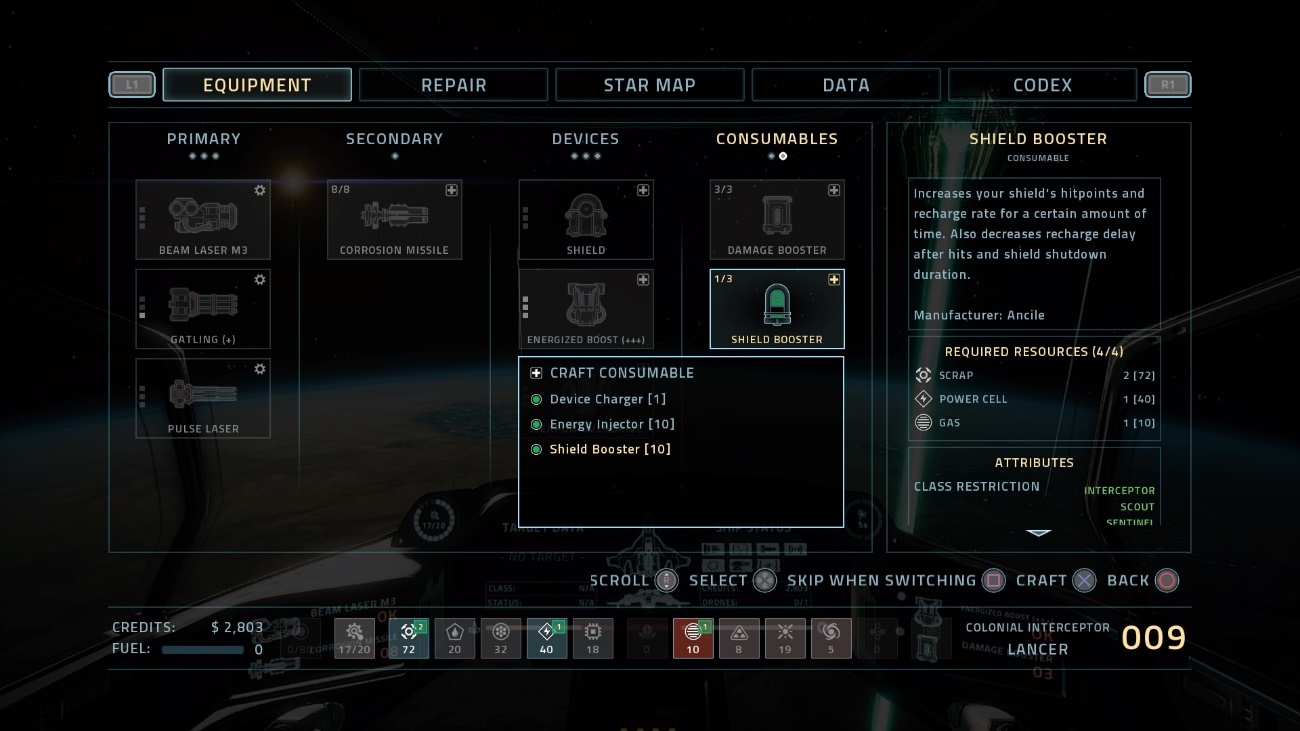Expand the attributes panel down arrow
Viewport: 1300px width, 731px height.
pos(1038,532)
